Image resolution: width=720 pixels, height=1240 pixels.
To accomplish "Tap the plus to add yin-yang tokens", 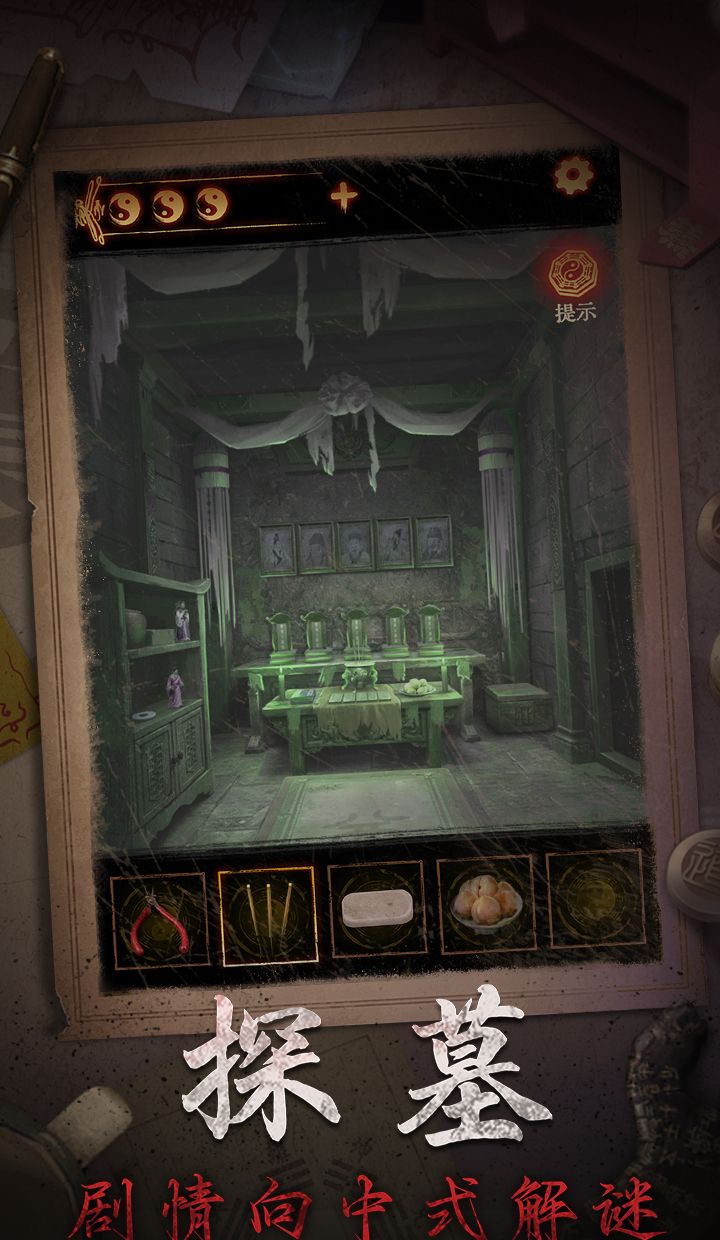I will pyautogui.click(x=343, y=197).
